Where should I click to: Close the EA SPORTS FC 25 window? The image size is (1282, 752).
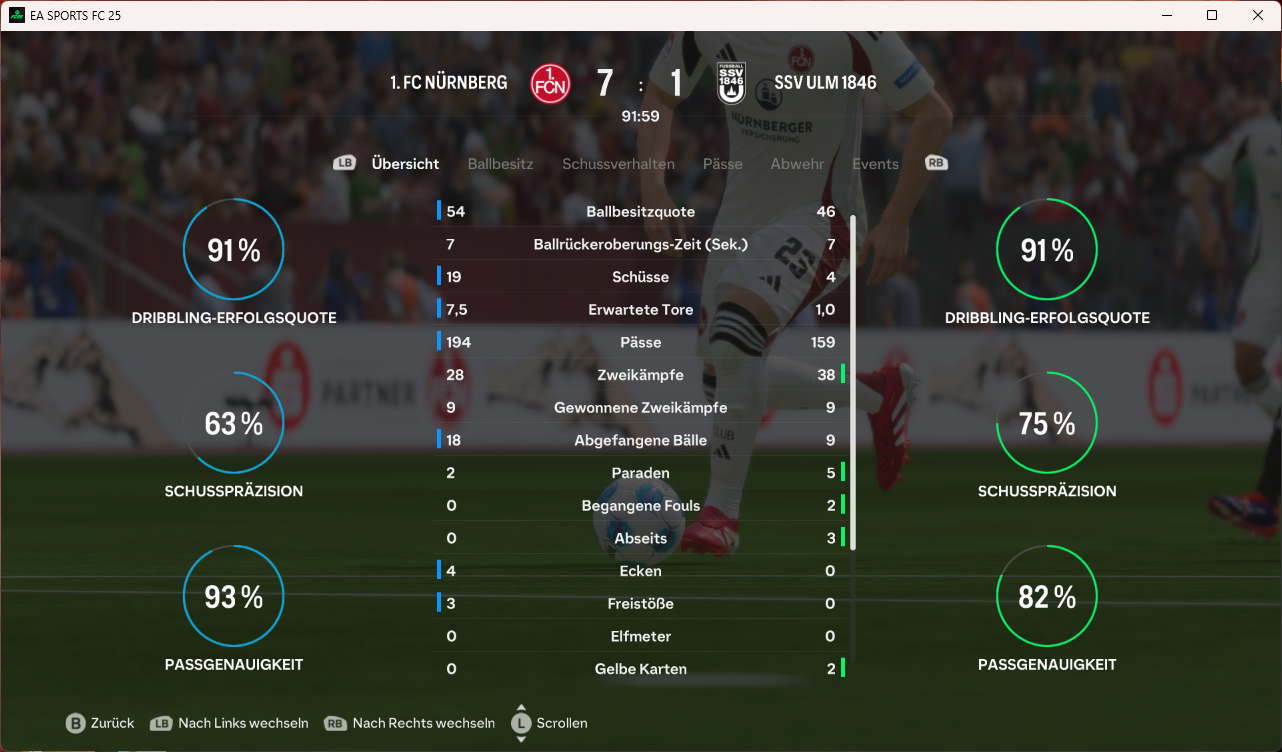pos(1258,15)
